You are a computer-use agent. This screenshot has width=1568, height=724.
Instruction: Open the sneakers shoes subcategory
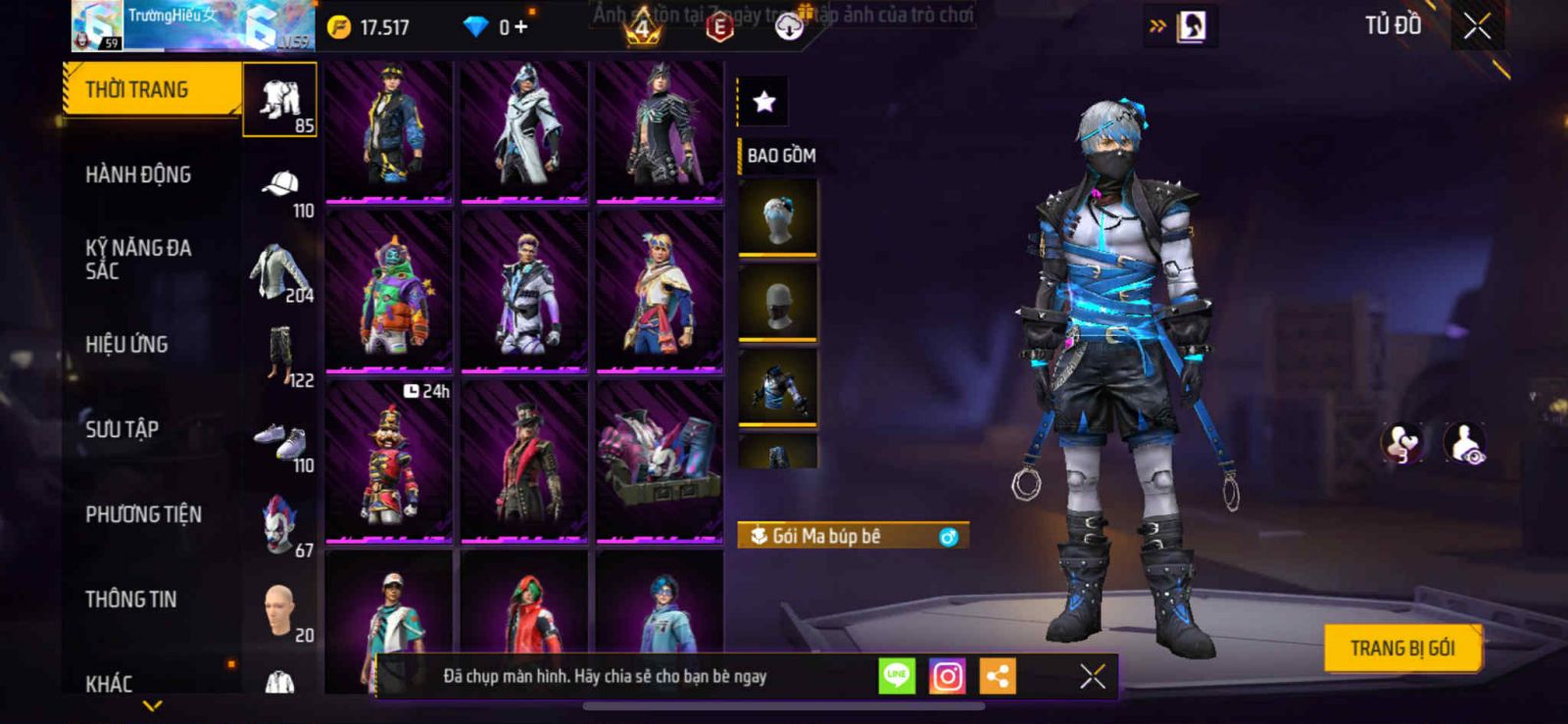[x=280, y=443]
